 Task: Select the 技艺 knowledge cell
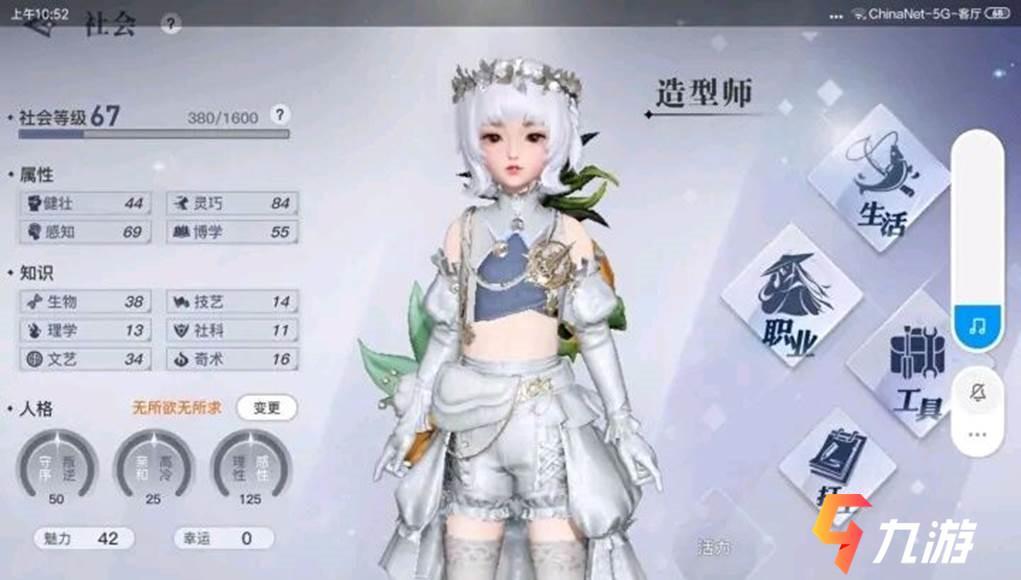(232, 301)
